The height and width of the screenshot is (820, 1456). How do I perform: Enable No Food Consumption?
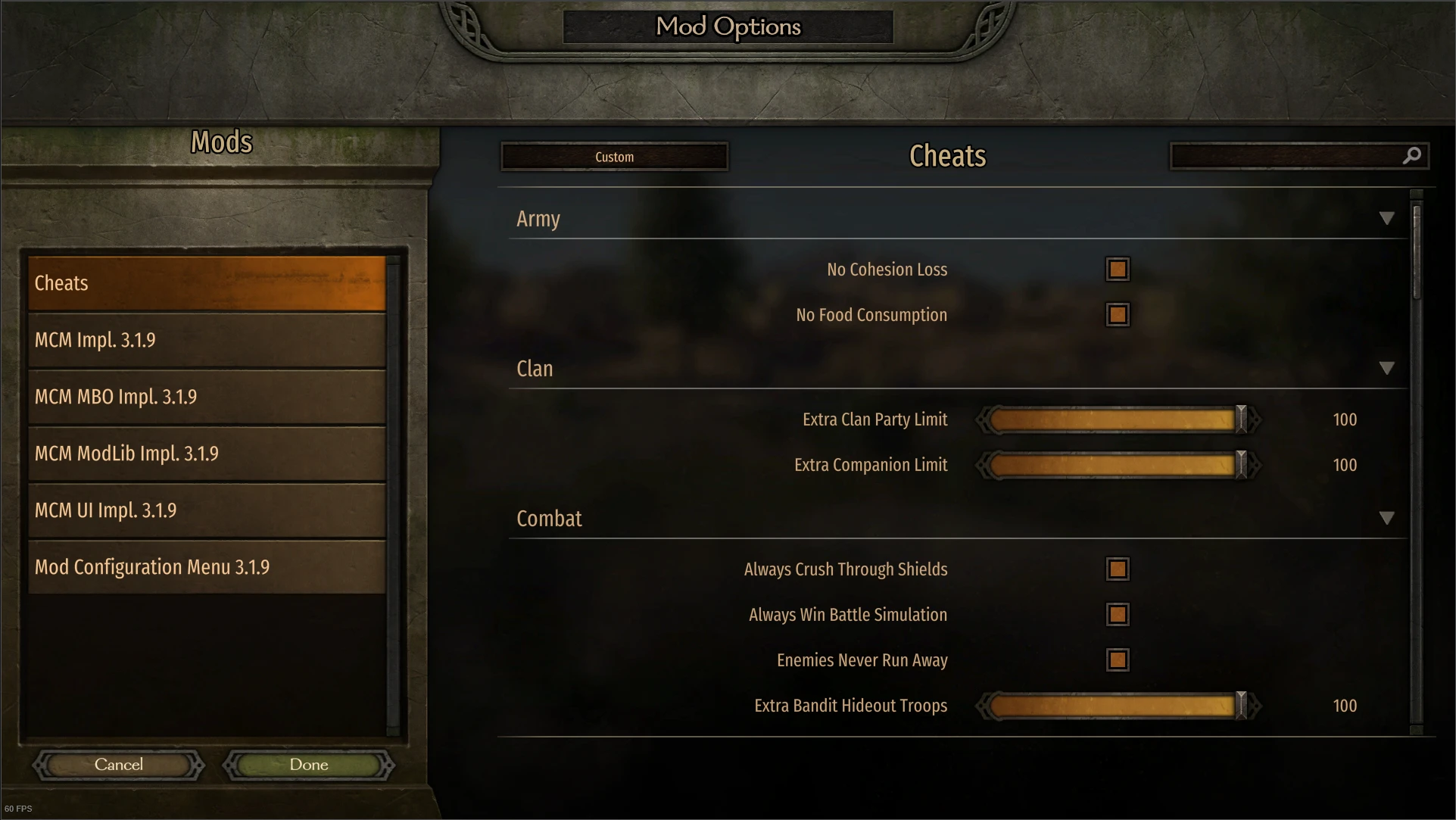tap(1118, 315)
